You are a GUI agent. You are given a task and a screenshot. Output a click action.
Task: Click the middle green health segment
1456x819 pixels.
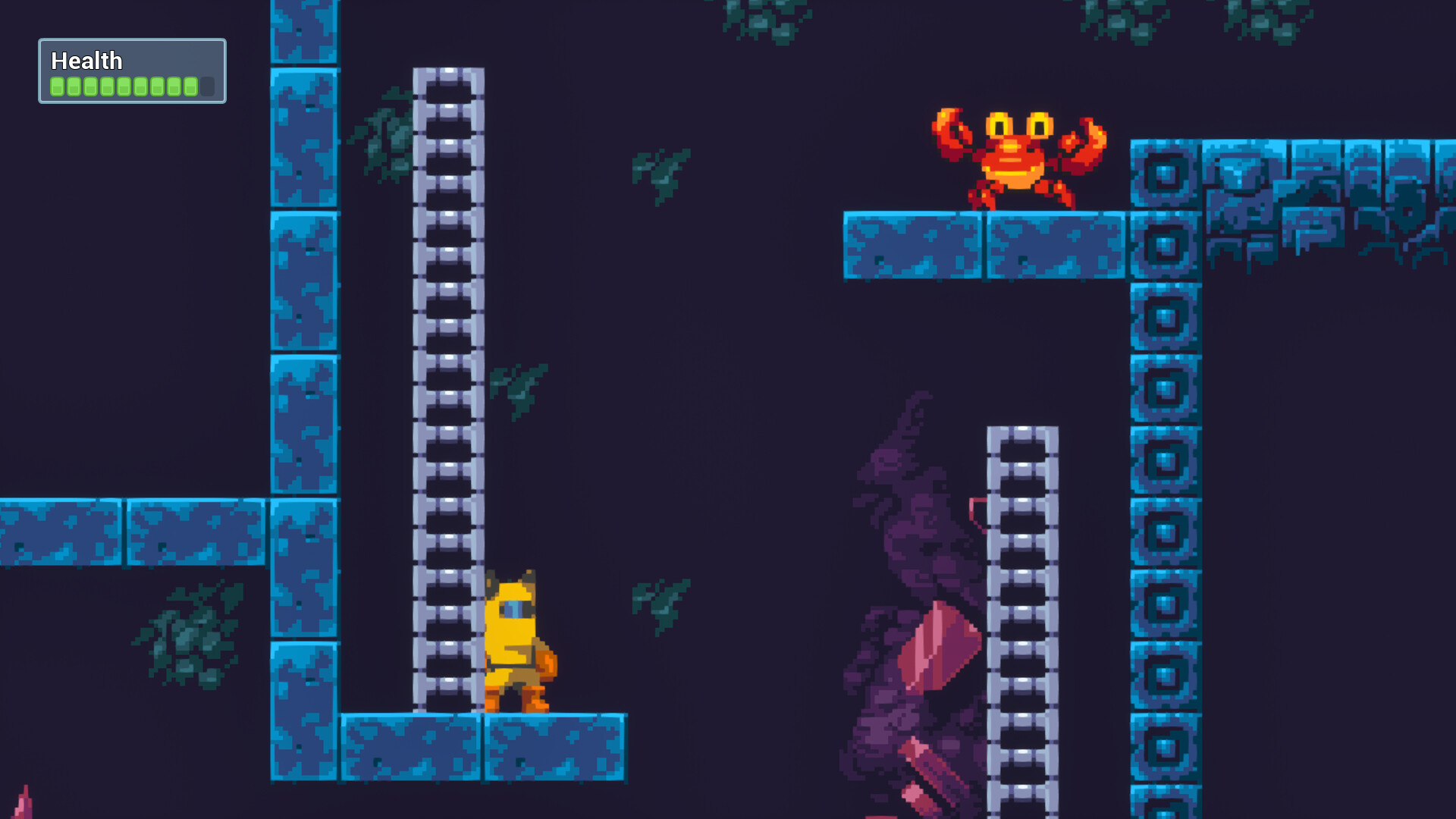coord(125,86)
